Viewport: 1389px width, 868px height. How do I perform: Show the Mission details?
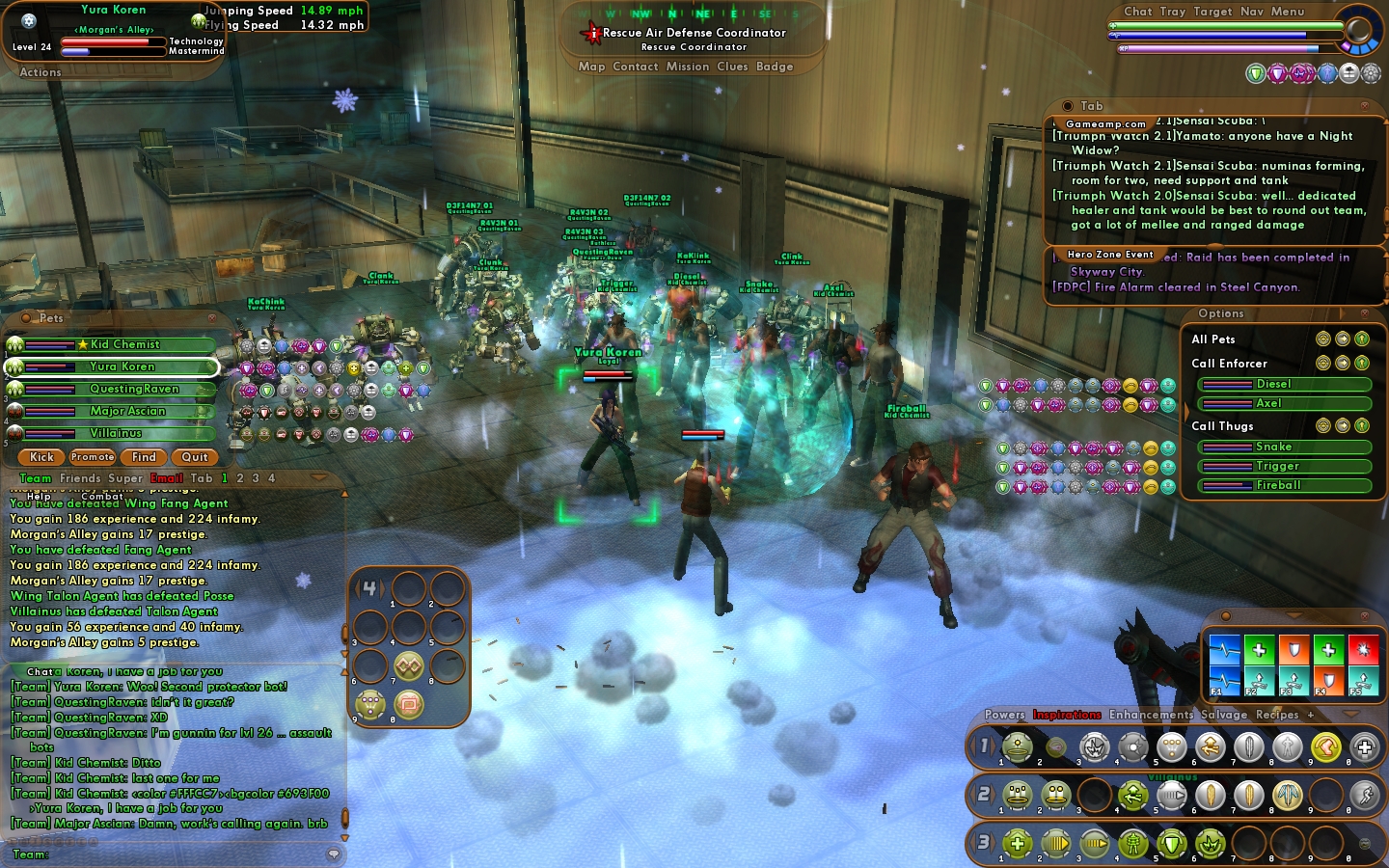[x=688, y=67]
